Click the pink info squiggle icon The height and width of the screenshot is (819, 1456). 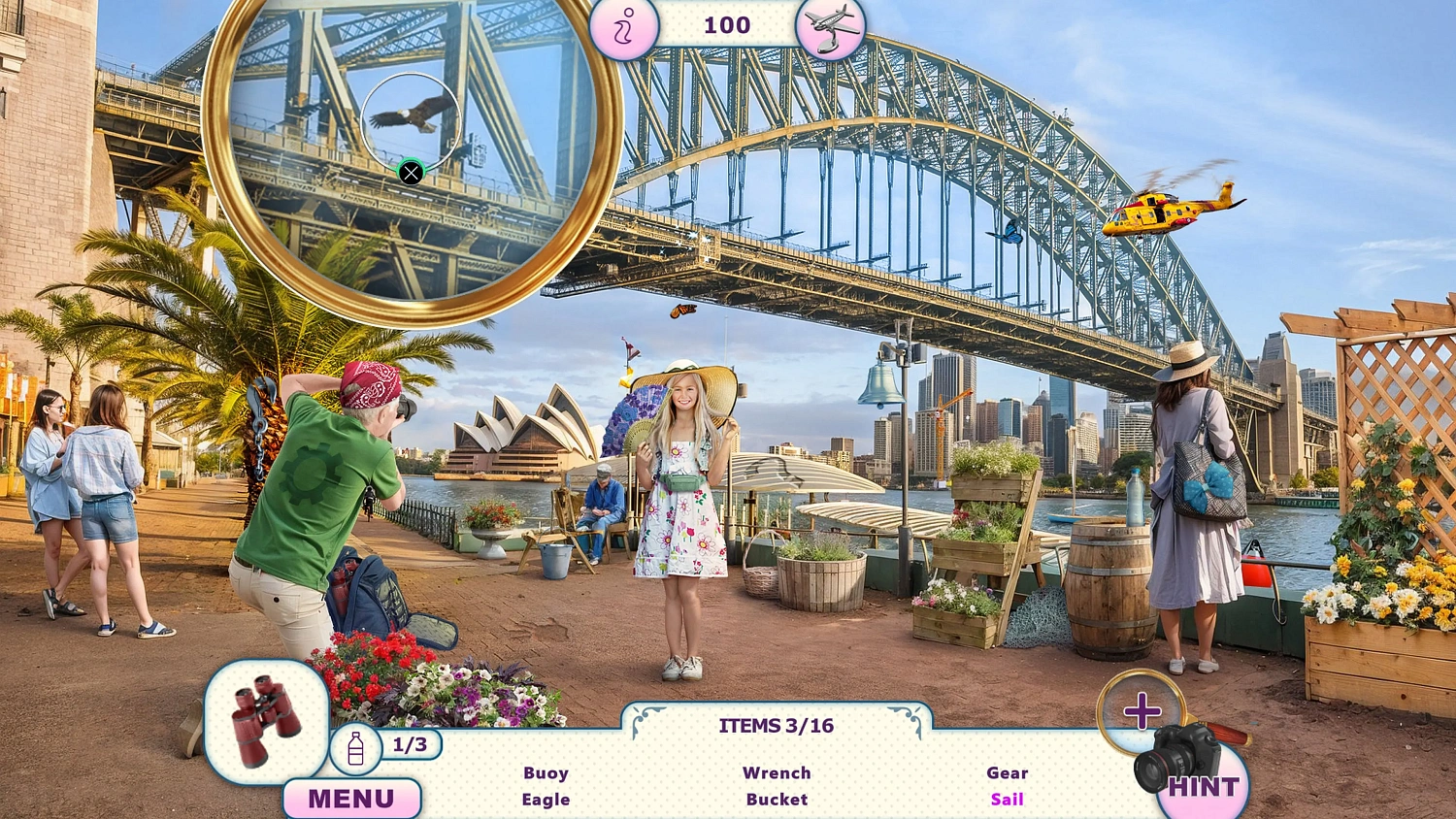click(x=624, y=26)
